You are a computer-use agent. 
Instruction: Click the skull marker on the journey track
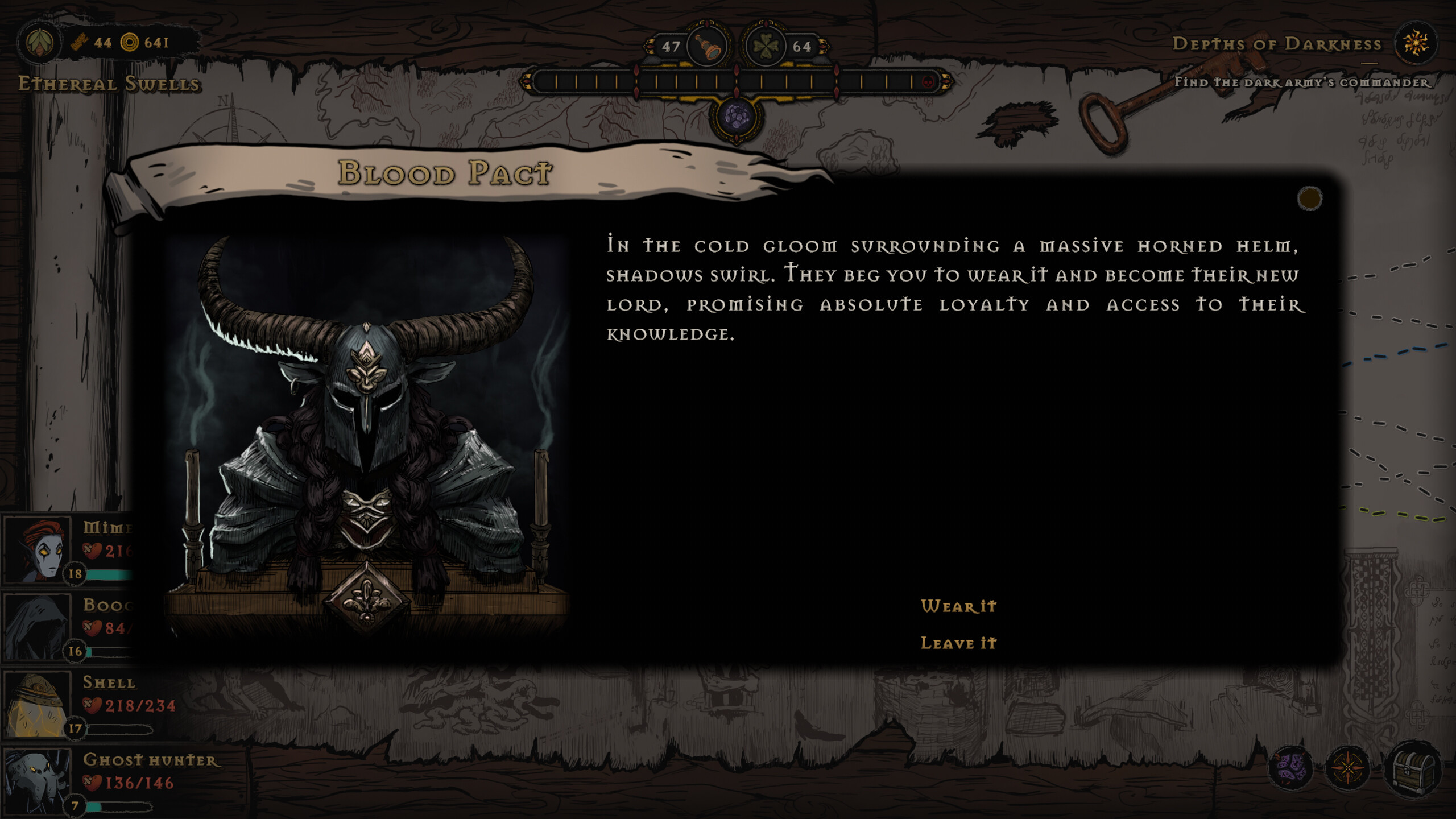click(927, 83)
